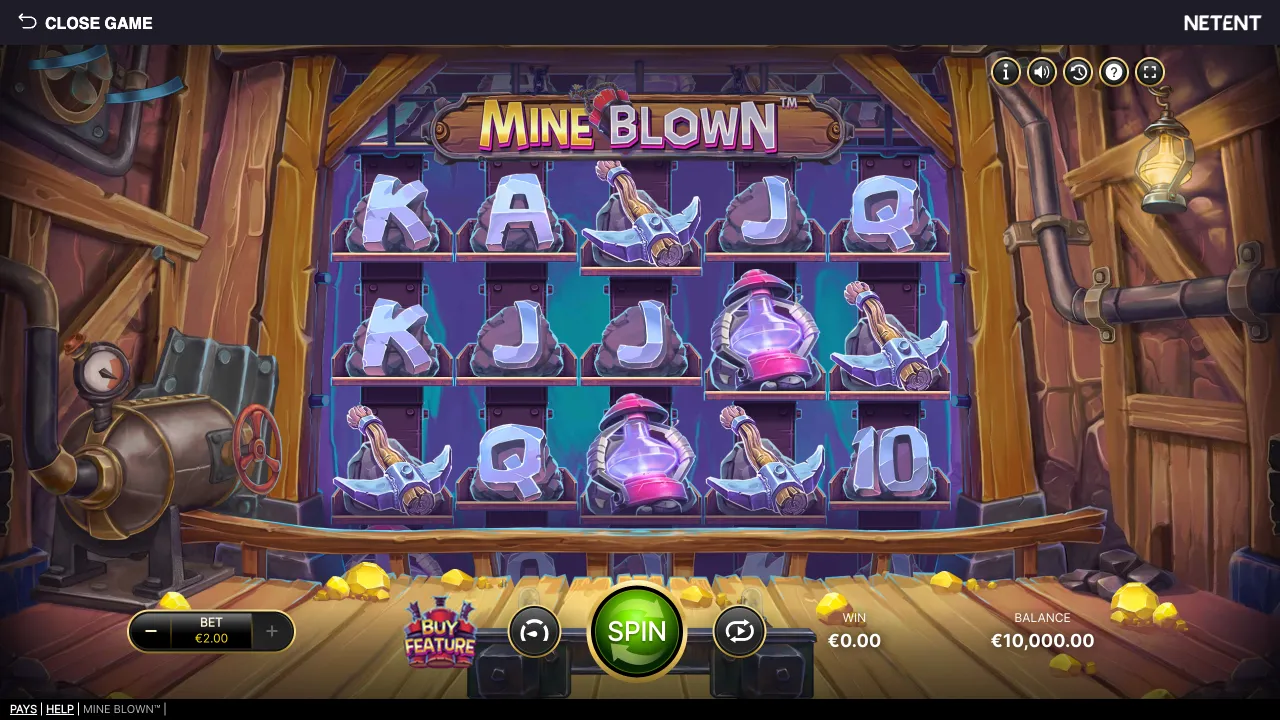Screen dimensions: 1280x720
Task: Click the back arrow beside Close Game
Action: [25, 22]
